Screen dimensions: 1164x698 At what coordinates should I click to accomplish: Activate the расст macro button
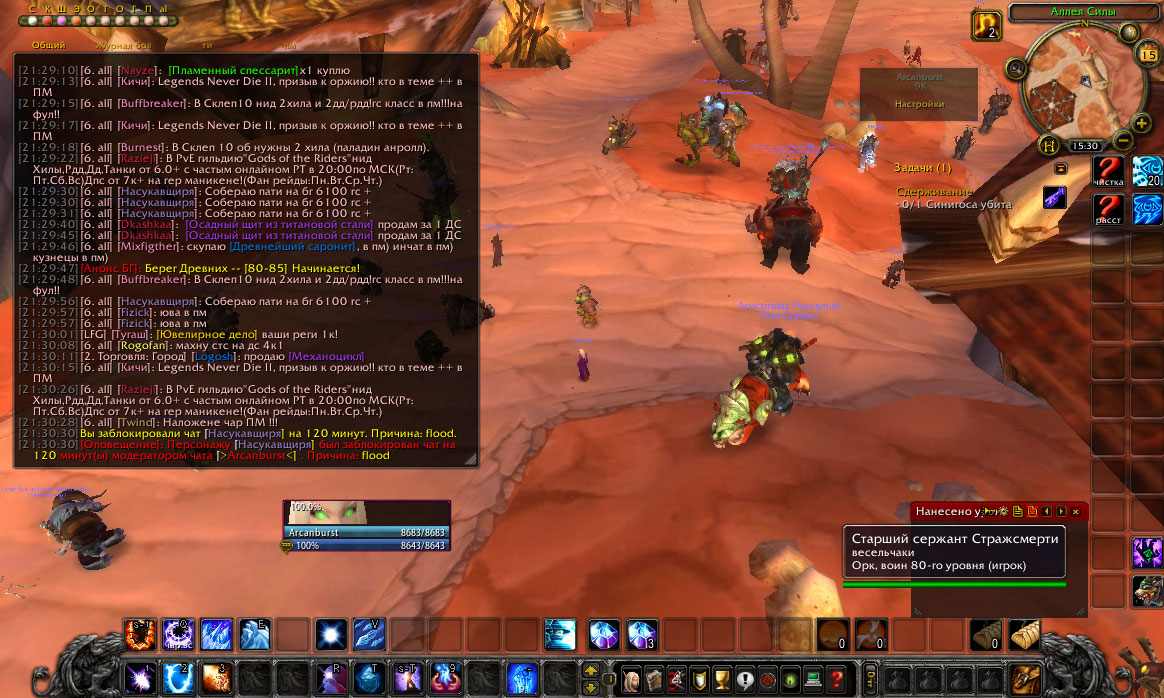click(x=1107, y=210)
